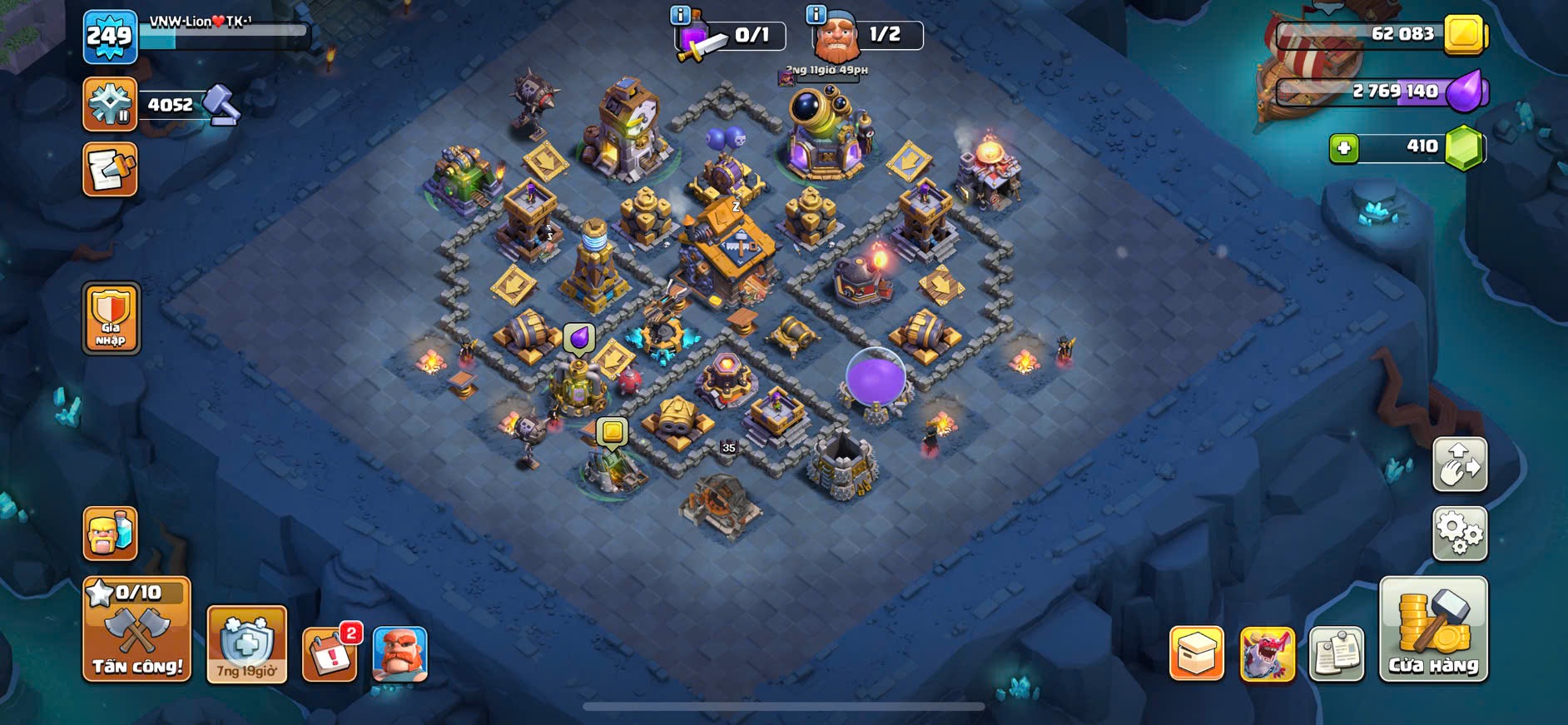Add gems with the green plus button
Image resolution: width=1568 pixels, height=725 pixels.
tap(1343, 148)
